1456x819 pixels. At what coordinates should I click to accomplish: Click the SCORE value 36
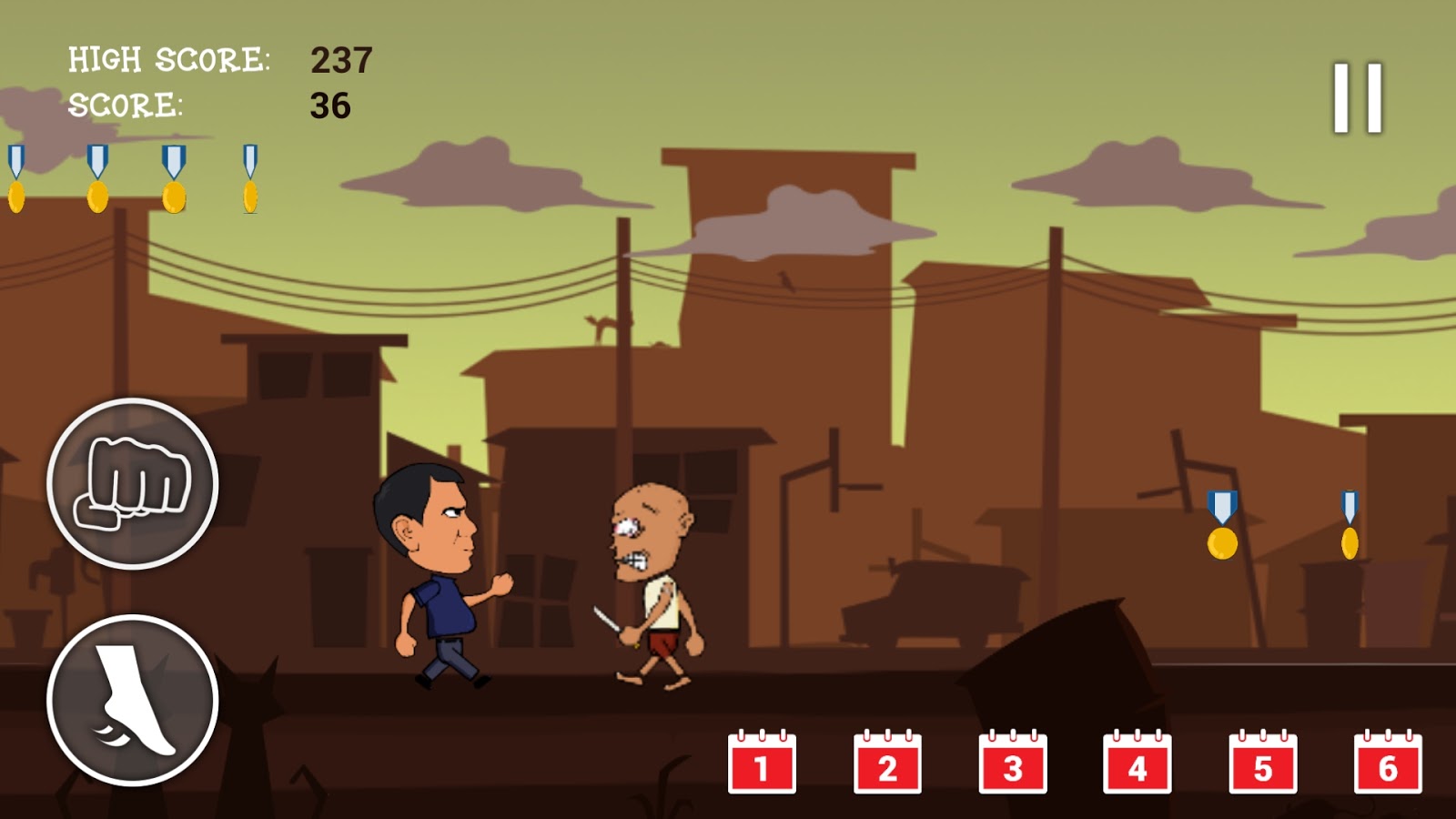332,106
